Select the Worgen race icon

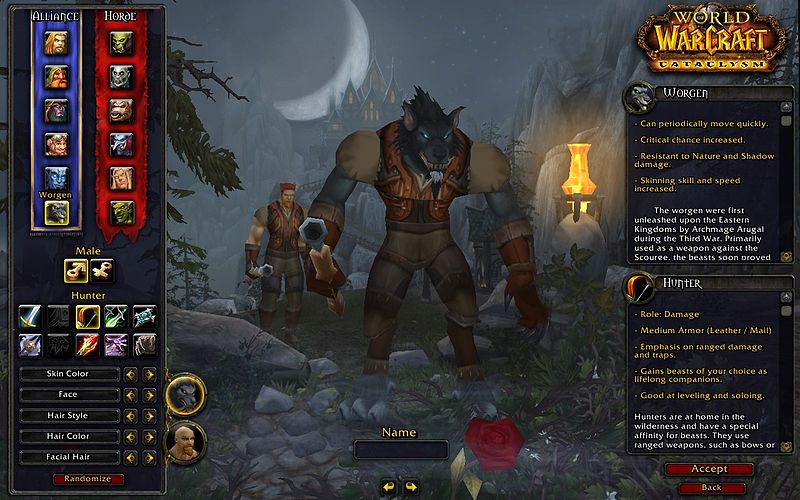[x=57, y=212]
